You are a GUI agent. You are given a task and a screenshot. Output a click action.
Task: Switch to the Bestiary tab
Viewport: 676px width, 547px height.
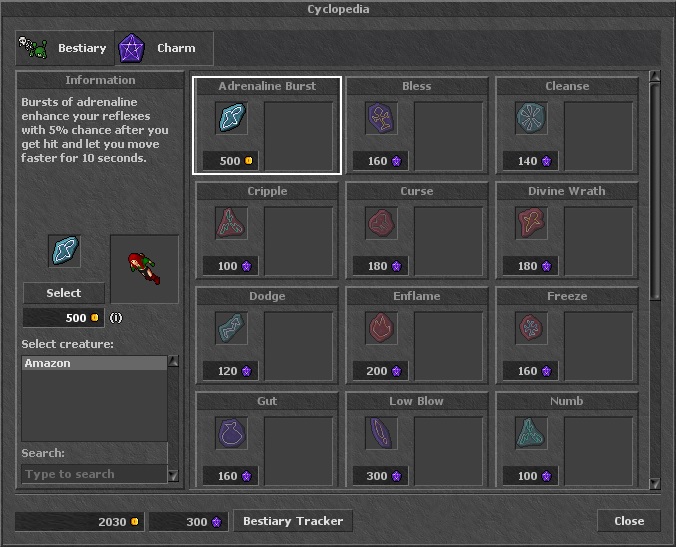pos(65,48)
